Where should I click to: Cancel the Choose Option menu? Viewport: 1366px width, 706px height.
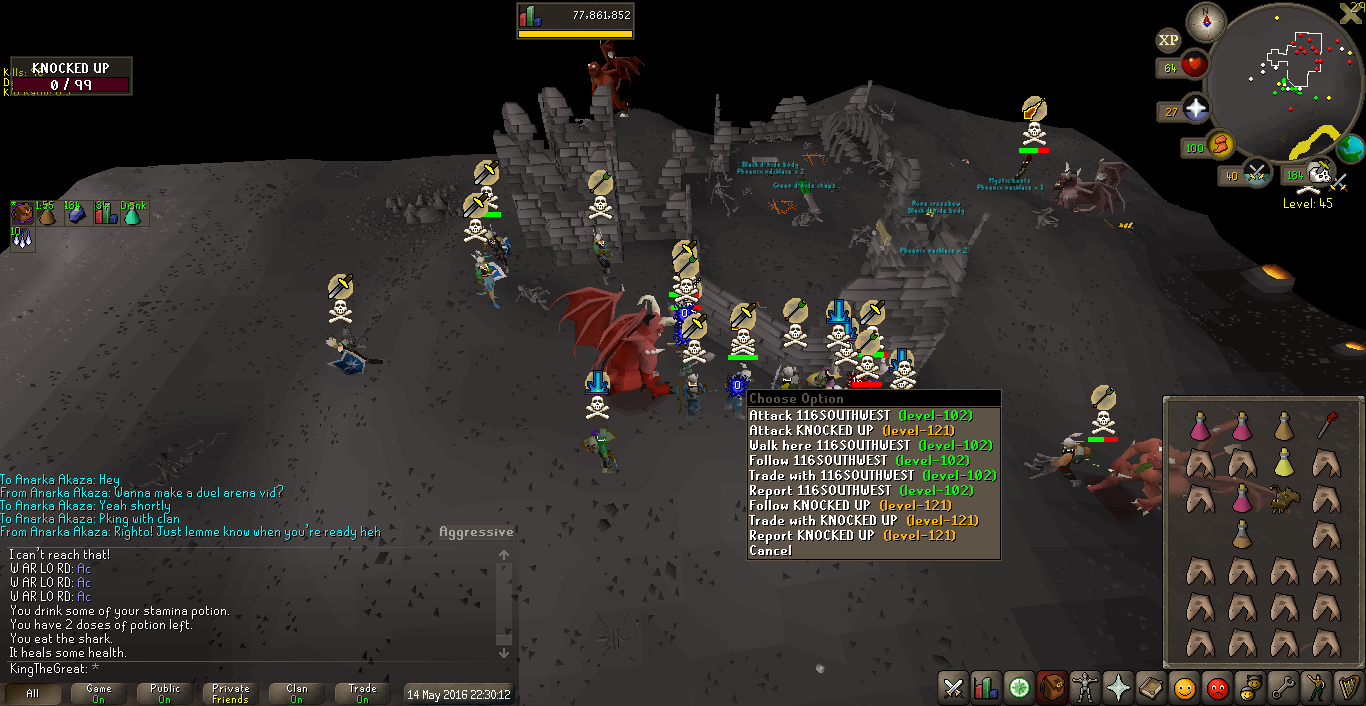coord(770,550)
